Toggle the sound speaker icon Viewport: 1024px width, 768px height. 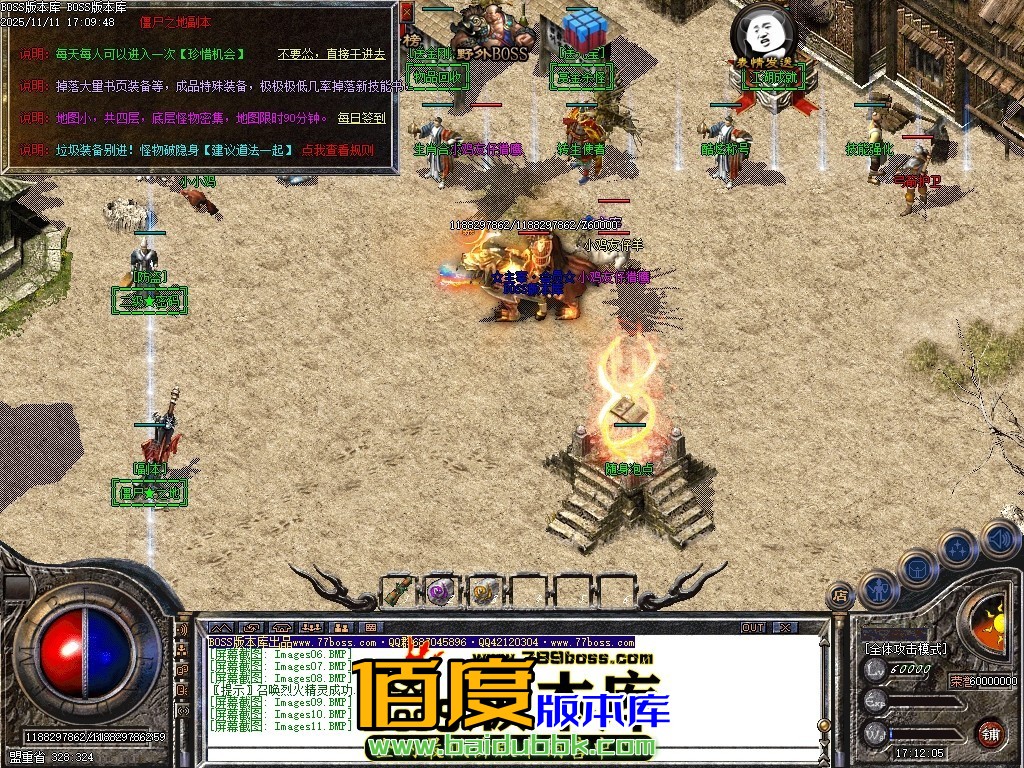(999, 538)
